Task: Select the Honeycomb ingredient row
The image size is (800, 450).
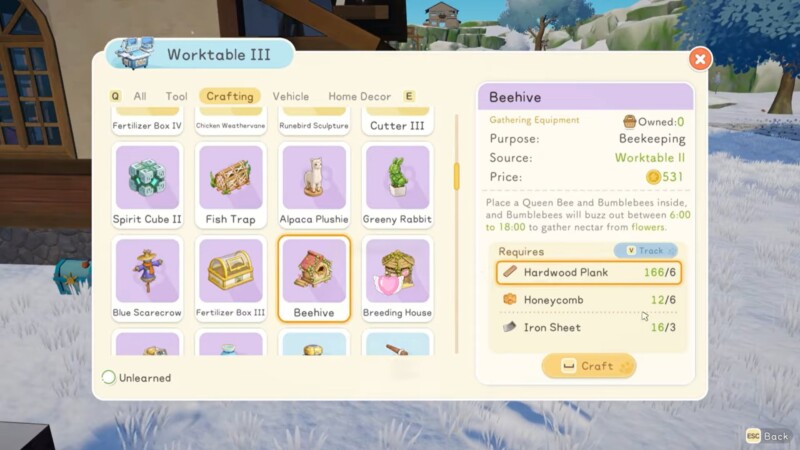Action: coord(588,300)
